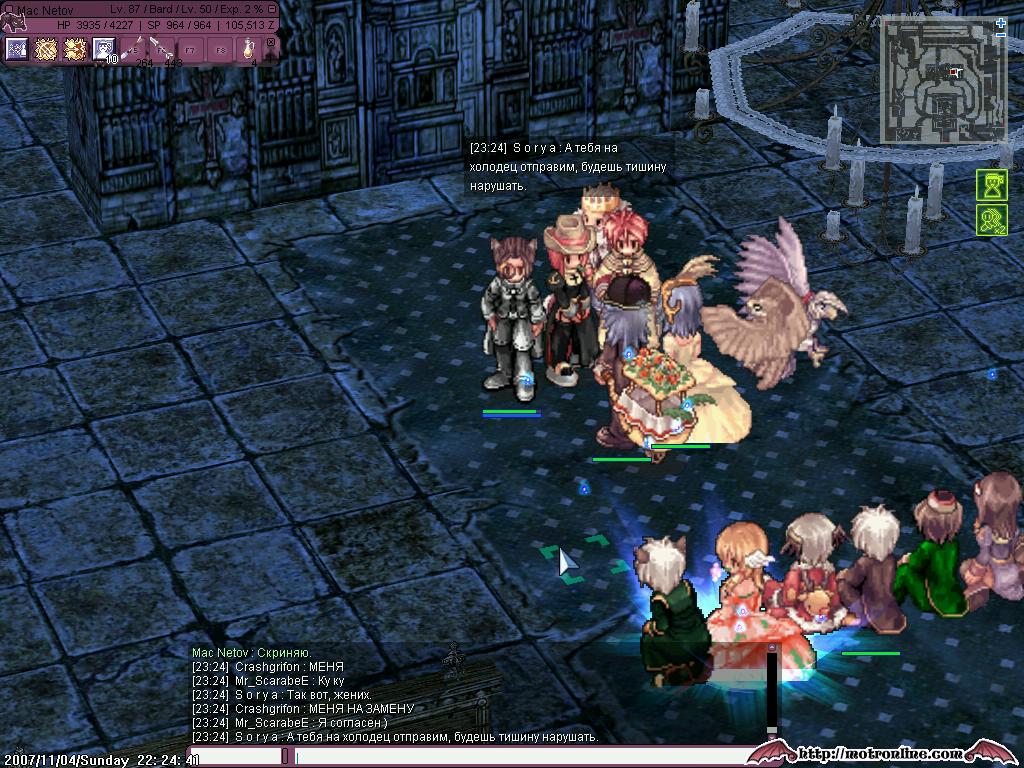The image size is (1024, 768).
Task: Select the portrait skill icon marked 10
Action: tap(103, 49)
